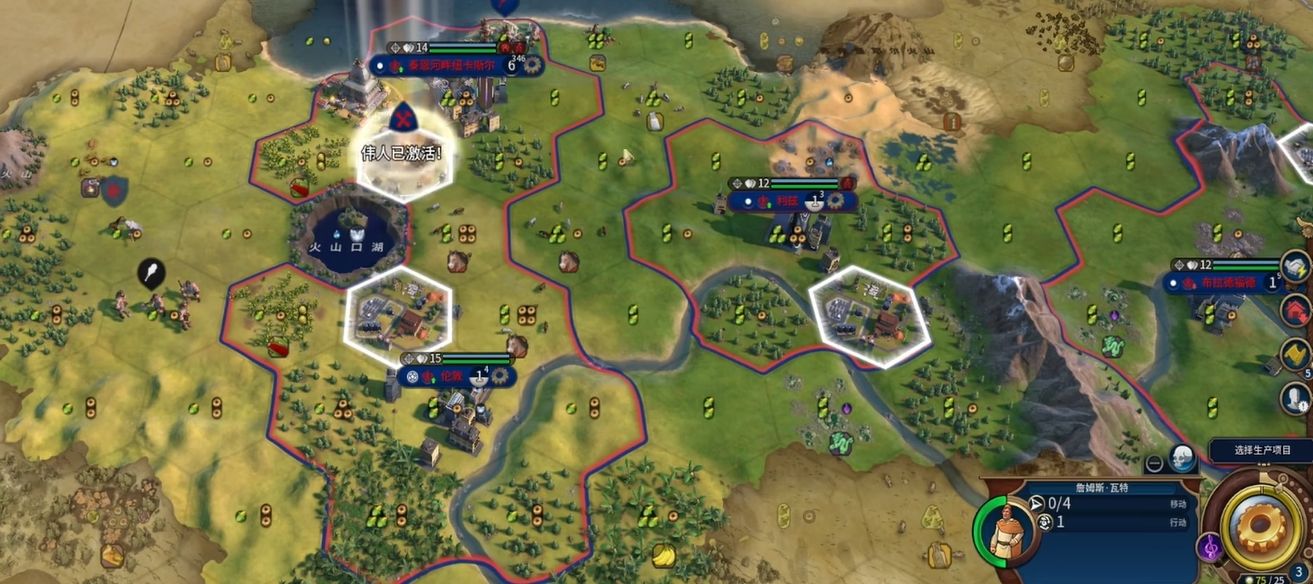
Task: Collapse the unit panel with the minus button
Action: [x=1154, y=463]
